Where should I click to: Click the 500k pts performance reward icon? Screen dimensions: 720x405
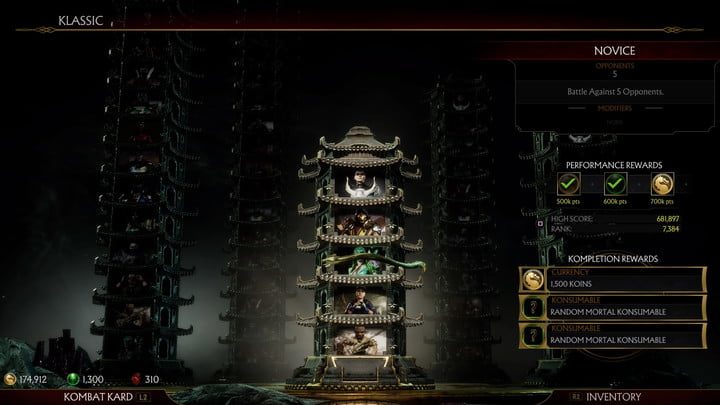[569, 185]
